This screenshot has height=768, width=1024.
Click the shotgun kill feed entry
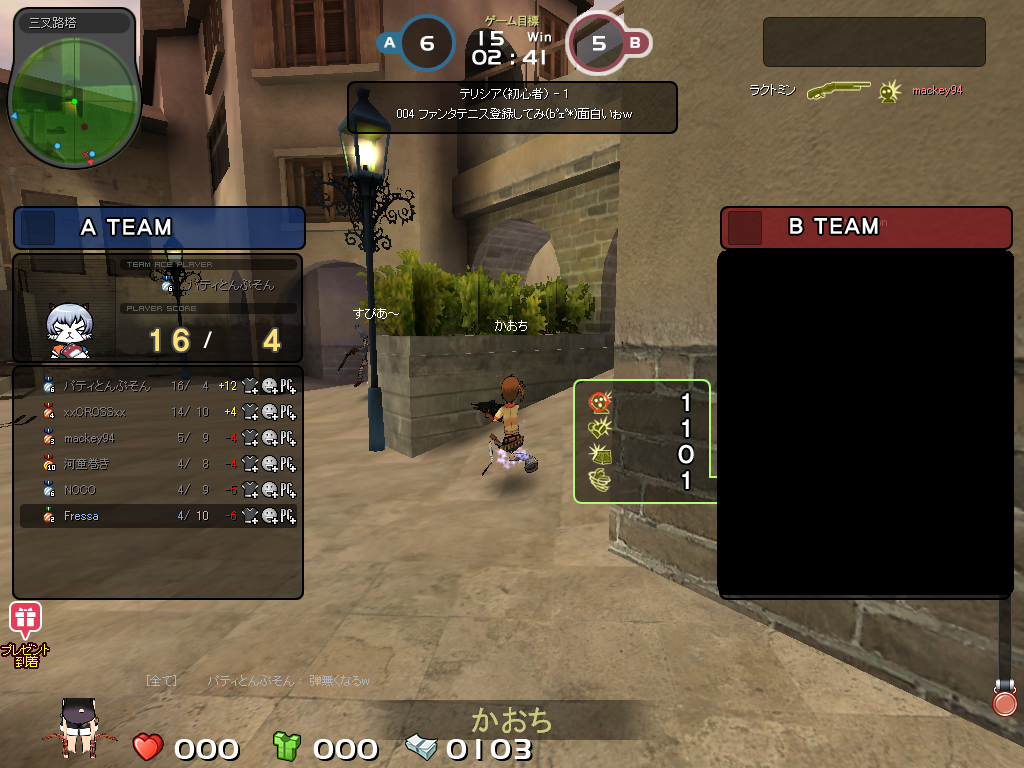pos(838,90)
